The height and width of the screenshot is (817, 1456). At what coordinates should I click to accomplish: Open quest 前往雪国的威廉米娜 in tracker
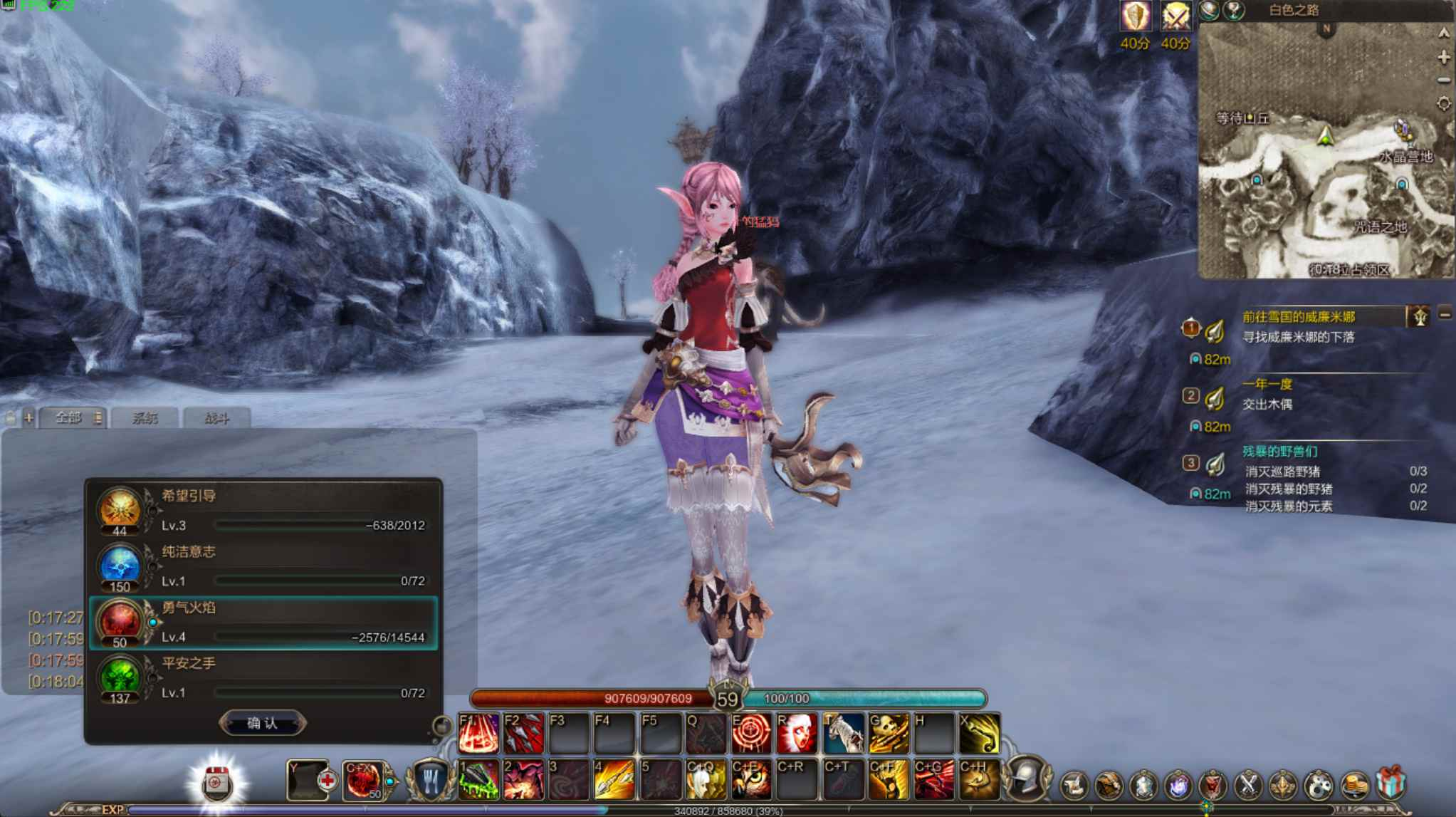(x=1299, y=317)
